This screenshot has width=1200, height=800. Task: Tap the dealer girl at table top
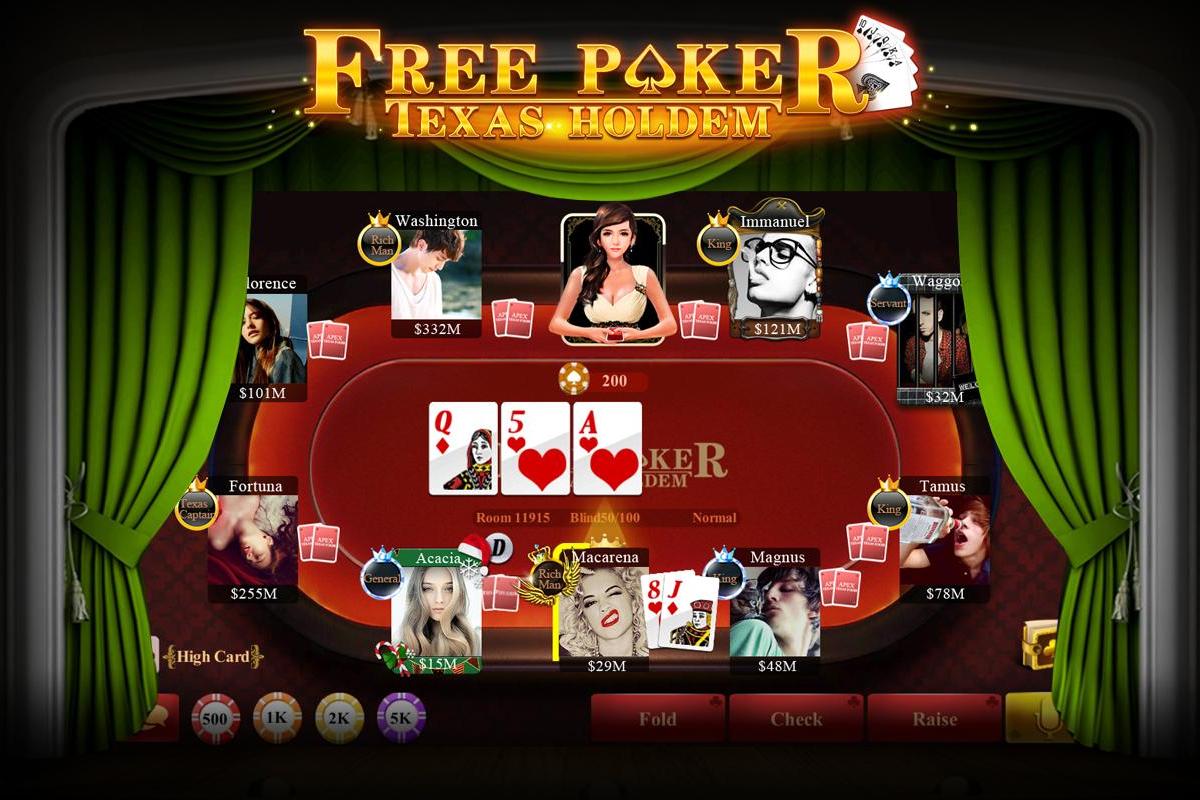click(x=612, y=275)
